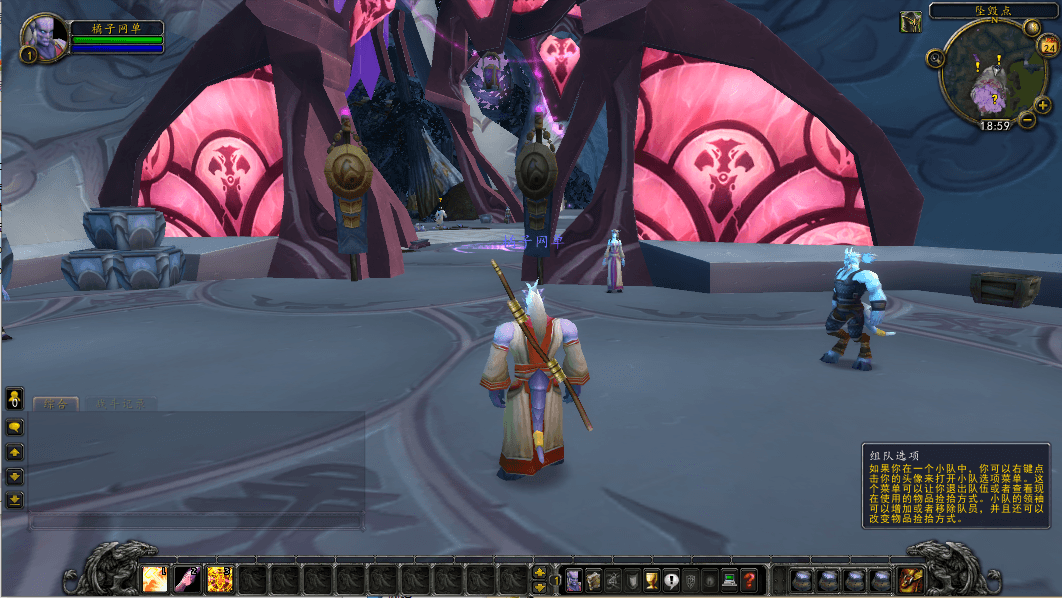Open the chat speech bubble menu

click(x=15, y=427)
